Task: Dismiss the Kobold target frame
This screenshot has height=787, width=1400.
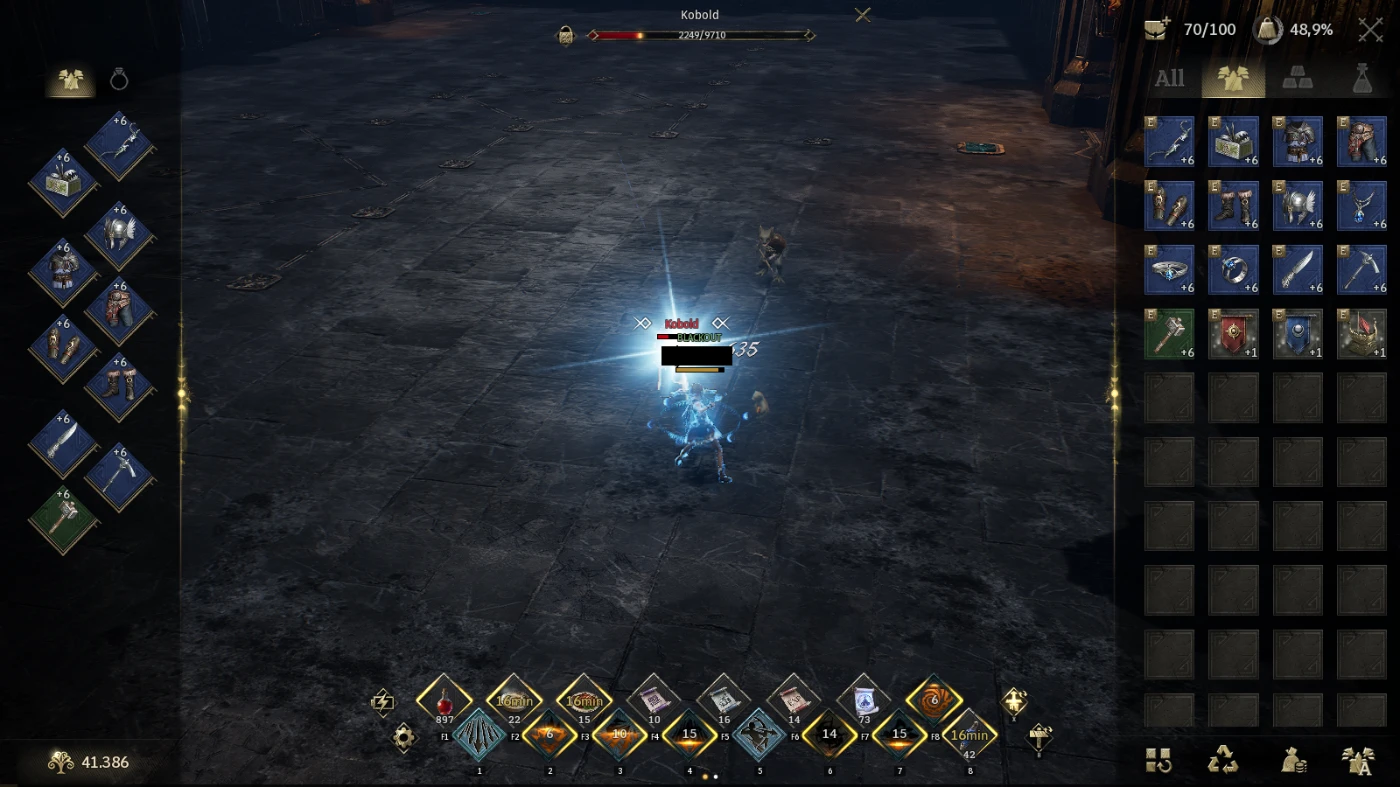Action: pyautogui.click(x=863, y=15)
